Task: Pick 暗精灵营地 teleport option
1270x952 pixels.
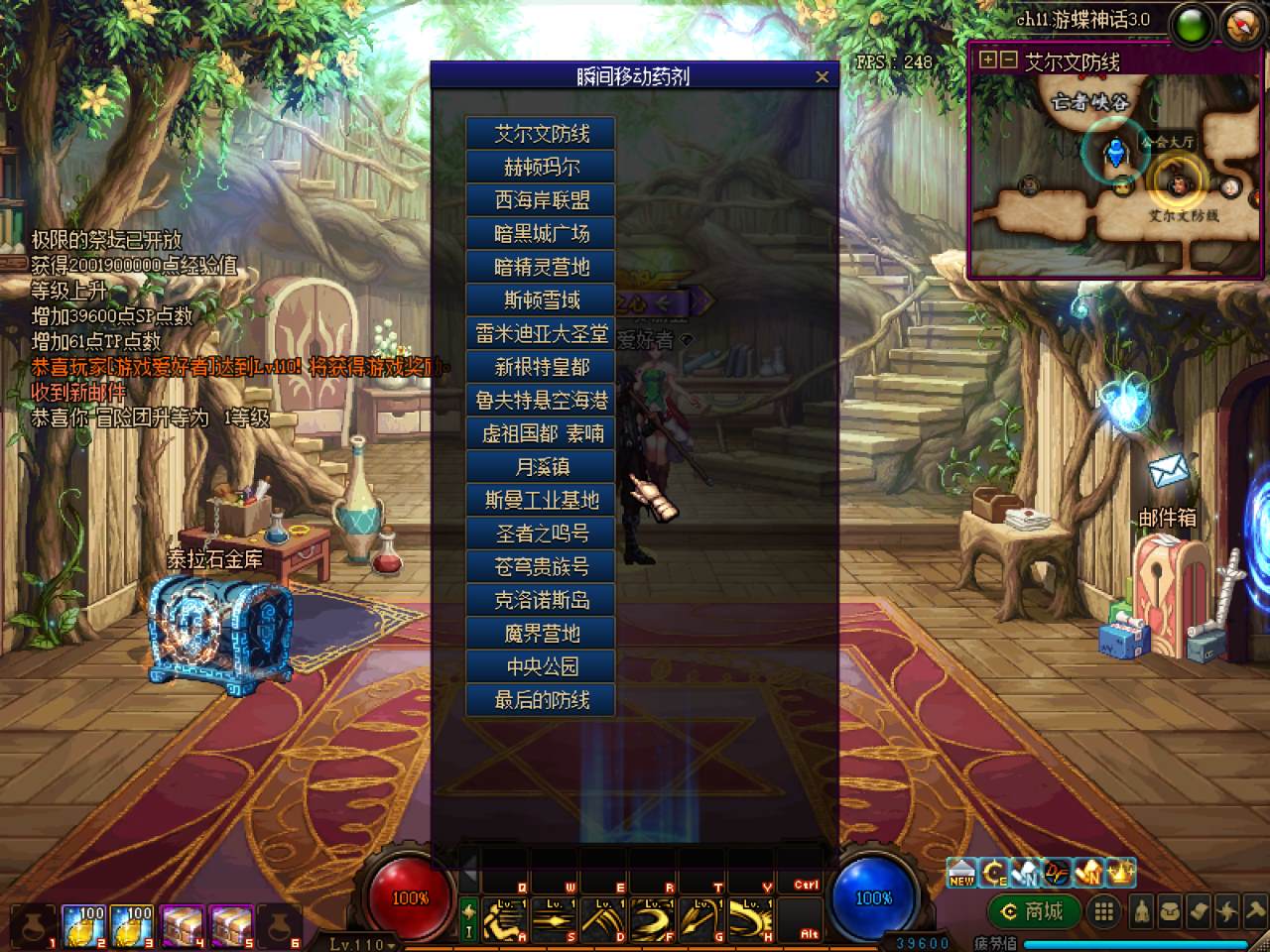Action: coord(541,267)
